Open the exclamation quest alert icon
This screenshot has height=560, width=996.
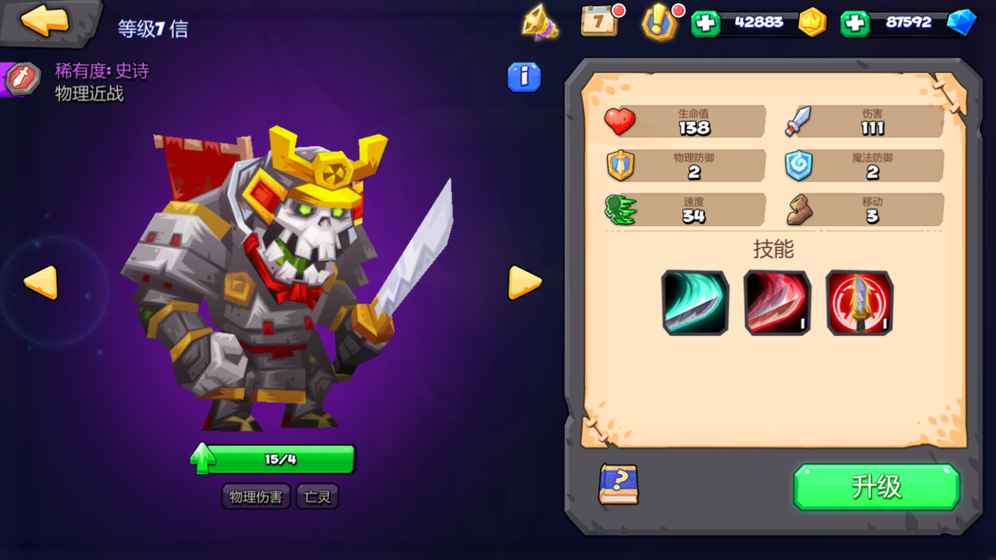tap(659, 22)
